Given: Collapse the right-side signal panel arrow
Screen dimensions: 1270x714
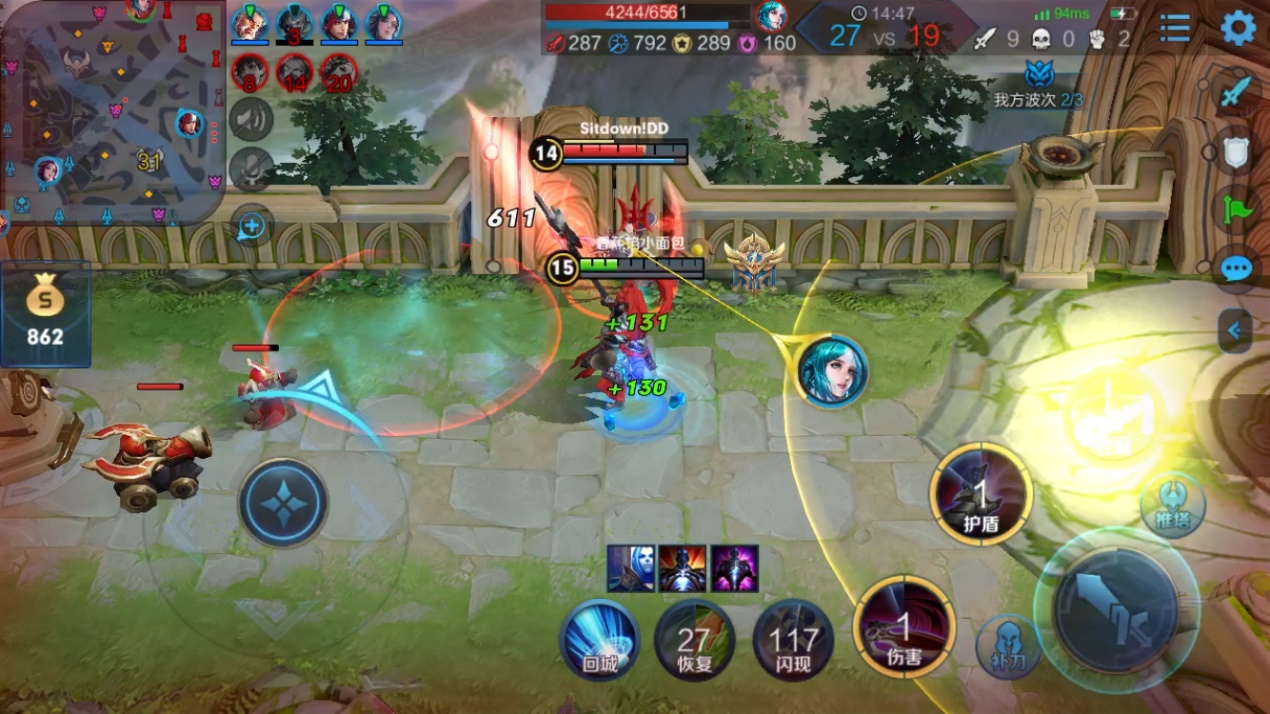Looking at the screenshot, I should 1235,330.
